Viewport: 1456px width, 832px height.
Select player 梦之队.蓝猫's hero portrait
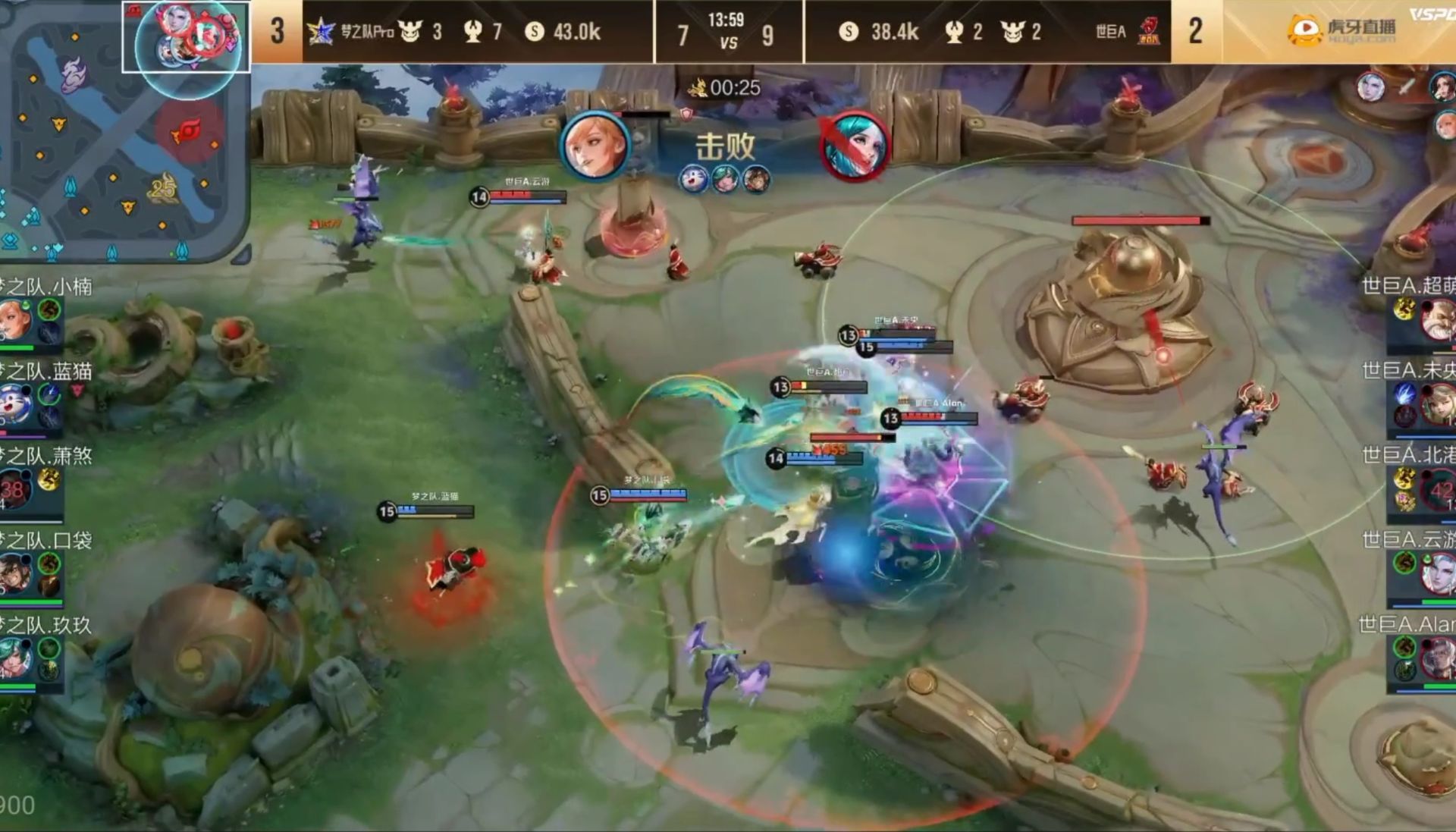tap(15, 404)
